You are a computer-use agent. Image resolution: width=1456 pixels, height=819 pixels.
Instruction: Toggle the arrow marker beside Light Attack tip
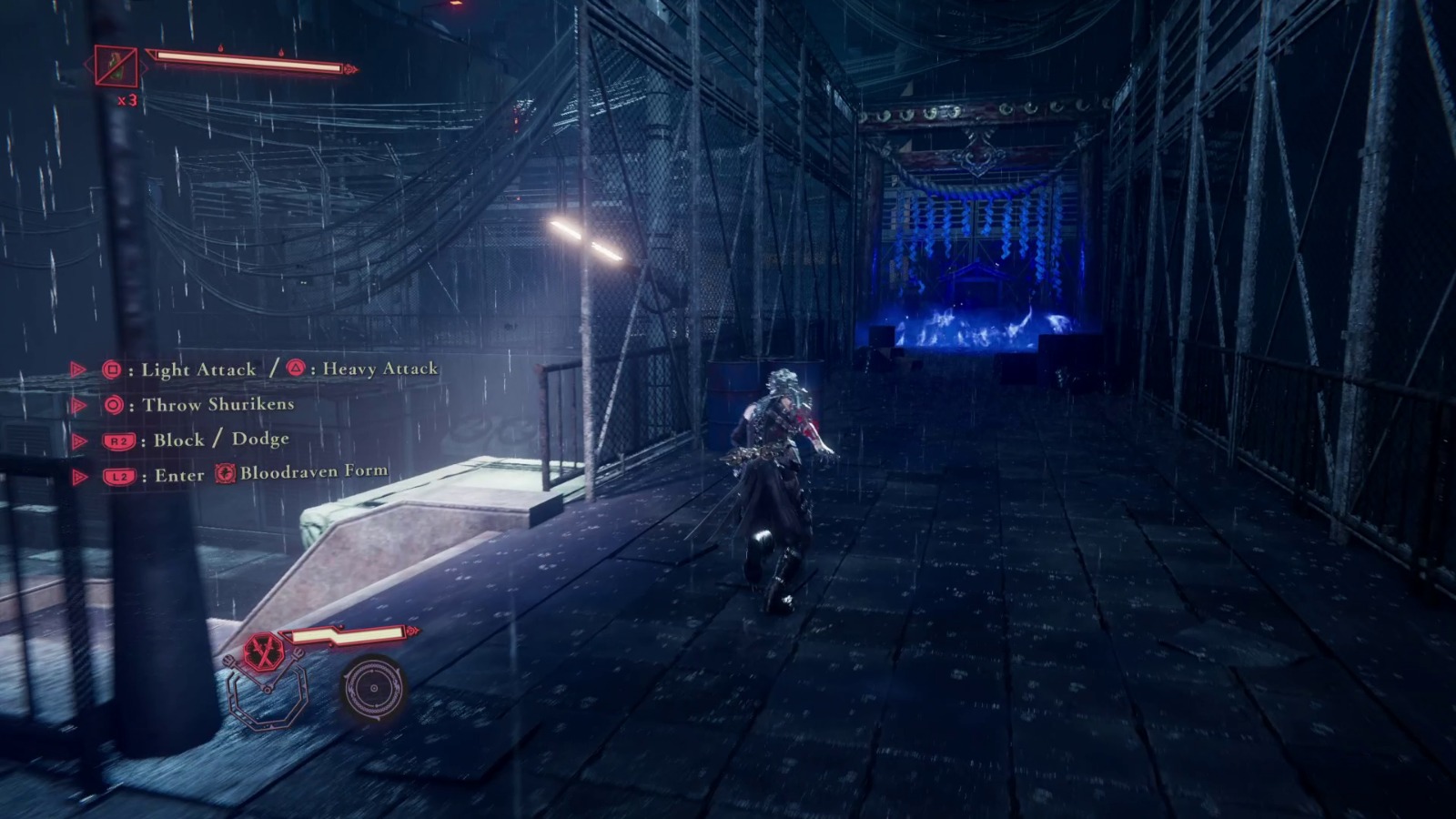79,369
